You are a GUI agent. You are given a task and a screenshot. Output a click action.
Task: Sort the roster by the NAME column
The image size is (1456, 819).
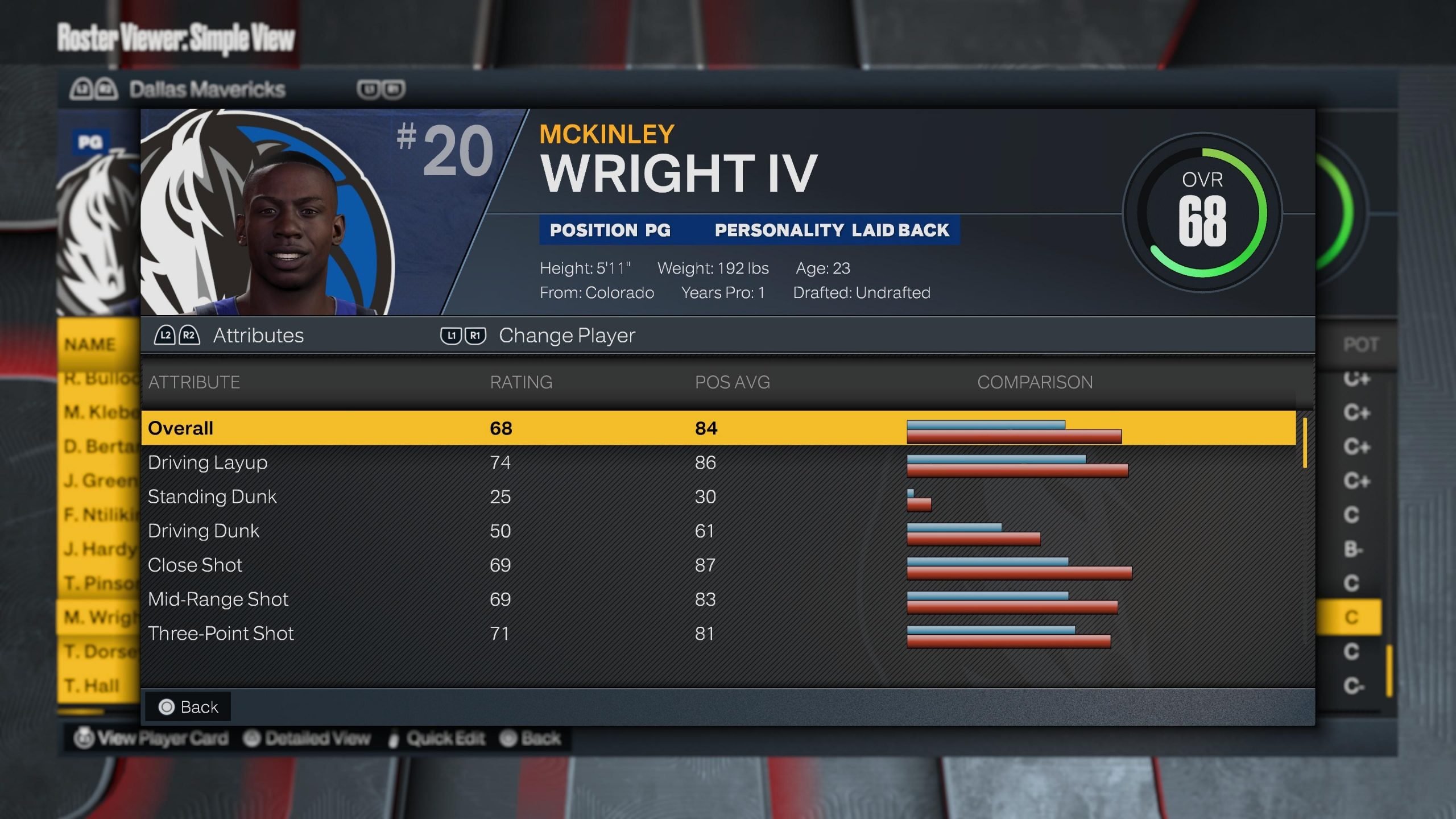pyautogui.click(x=90, y=344)
